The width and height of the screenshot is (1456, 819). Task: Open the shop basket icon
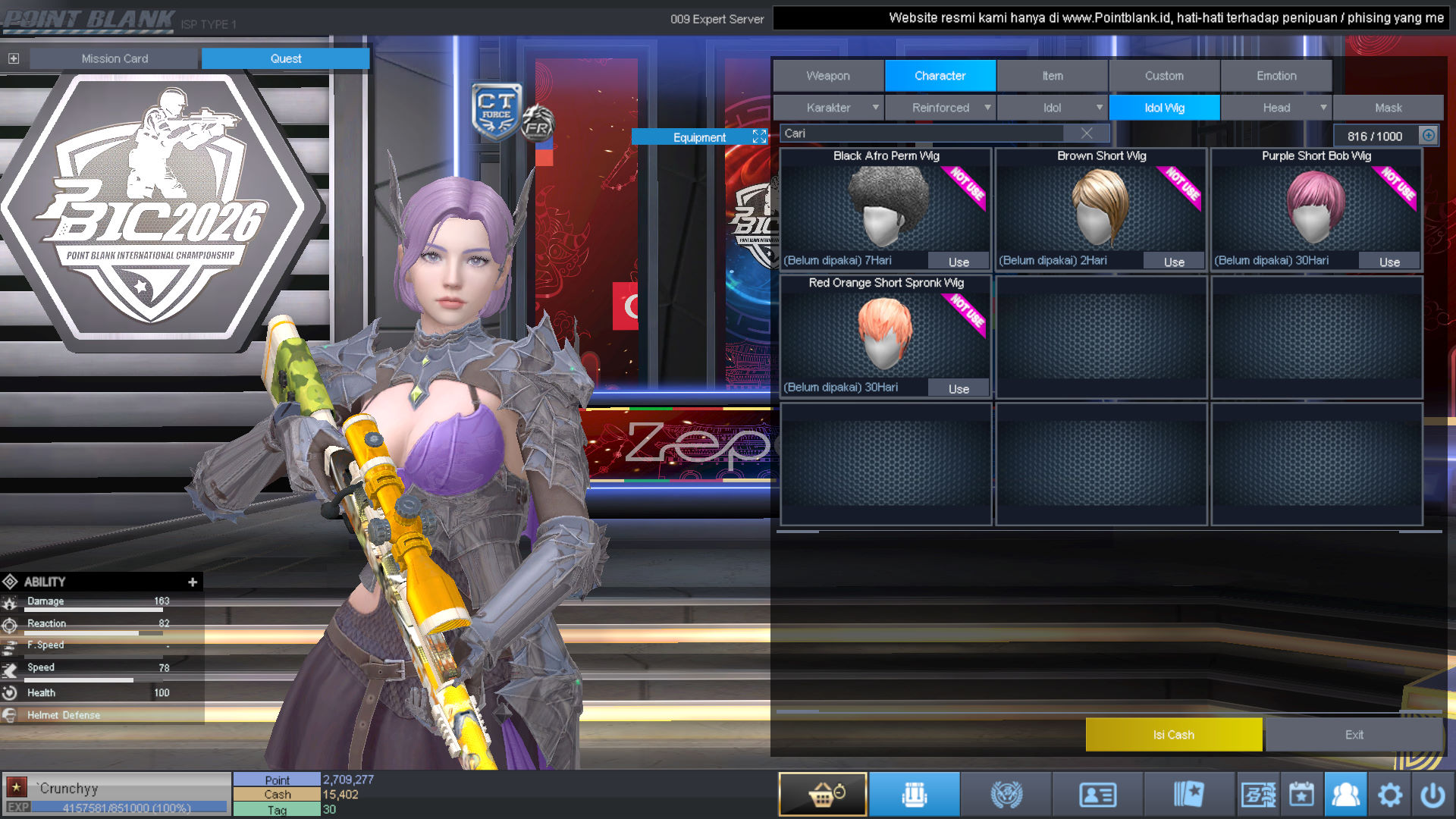point(823,794)
